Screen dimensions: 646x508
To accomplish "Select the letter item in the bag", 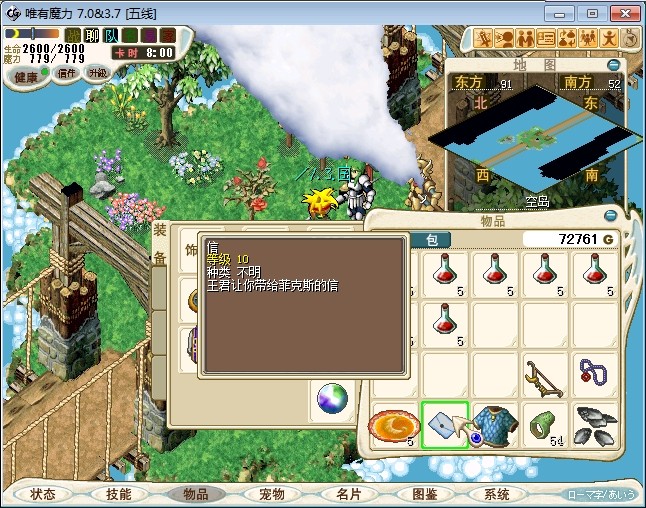I will (445, 425).
